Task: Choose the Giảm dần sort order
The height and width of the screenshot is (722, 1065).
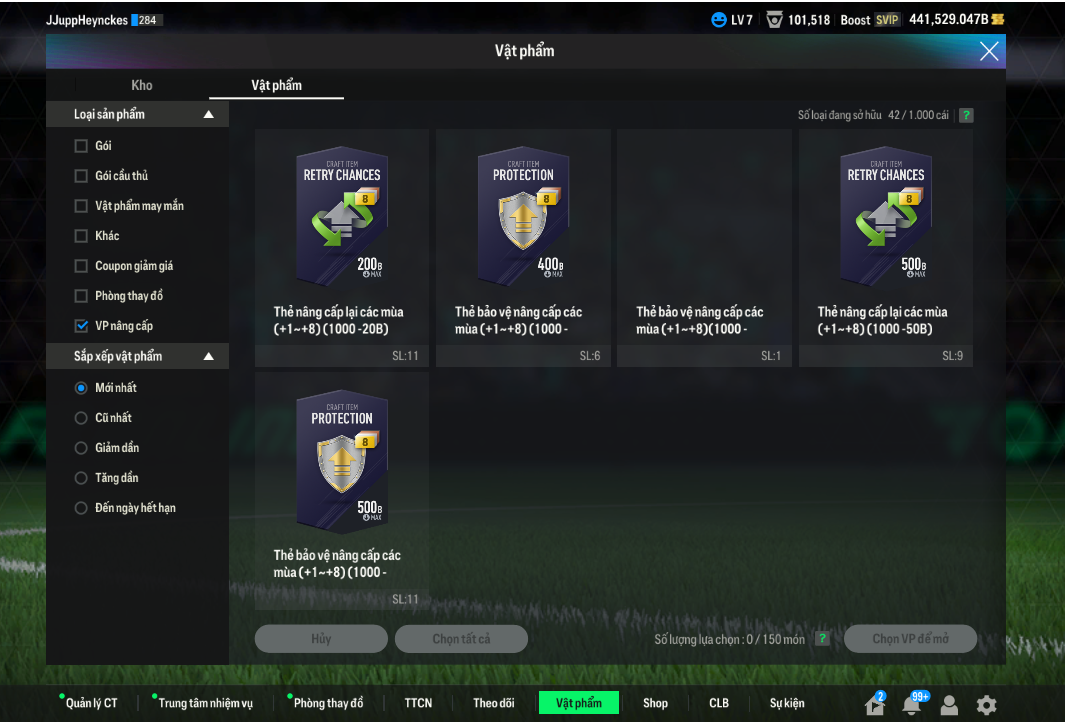Action: (82, 448)
